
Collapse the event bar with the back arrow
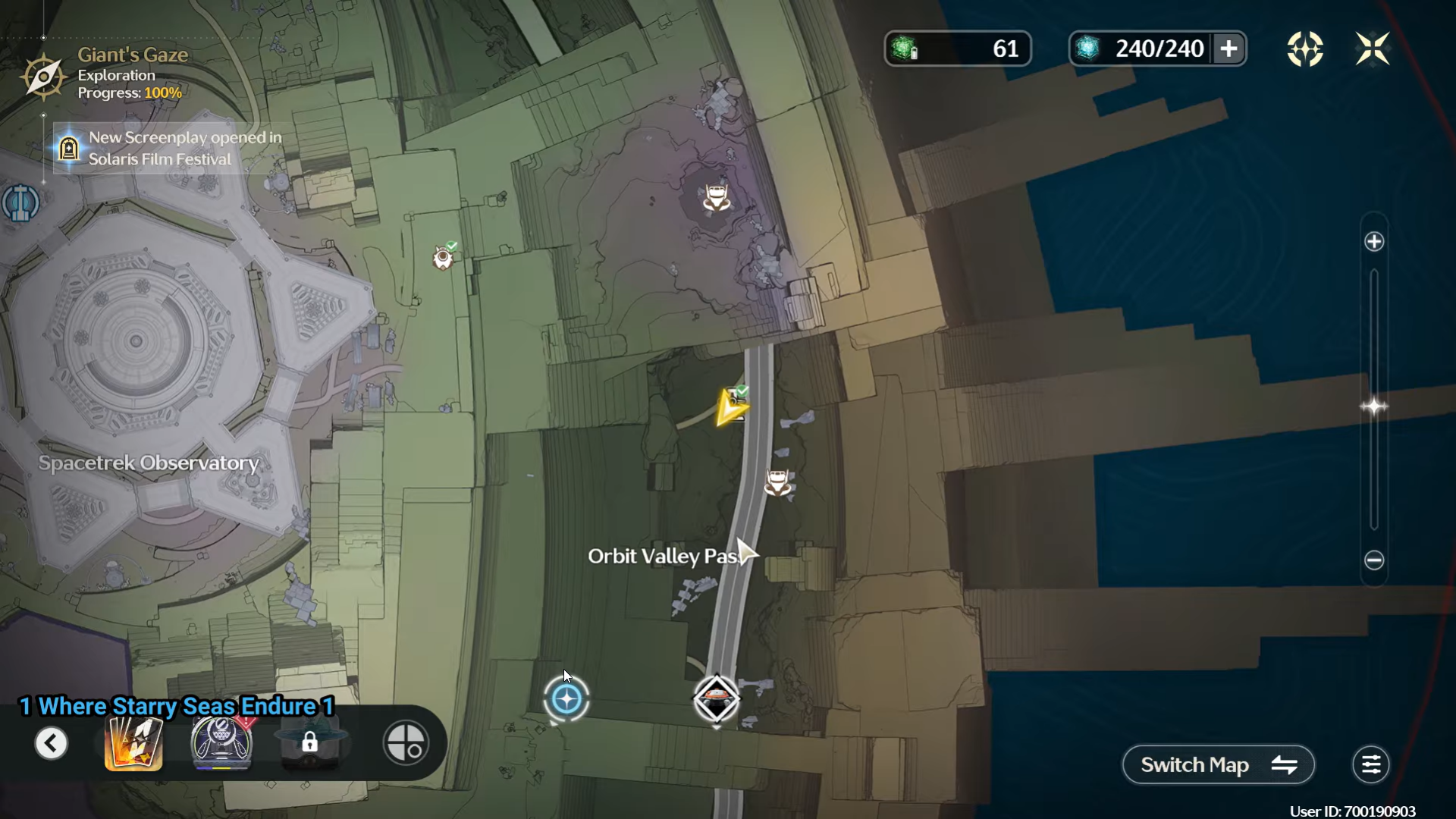pyautogui.click(x=52, y=743)
